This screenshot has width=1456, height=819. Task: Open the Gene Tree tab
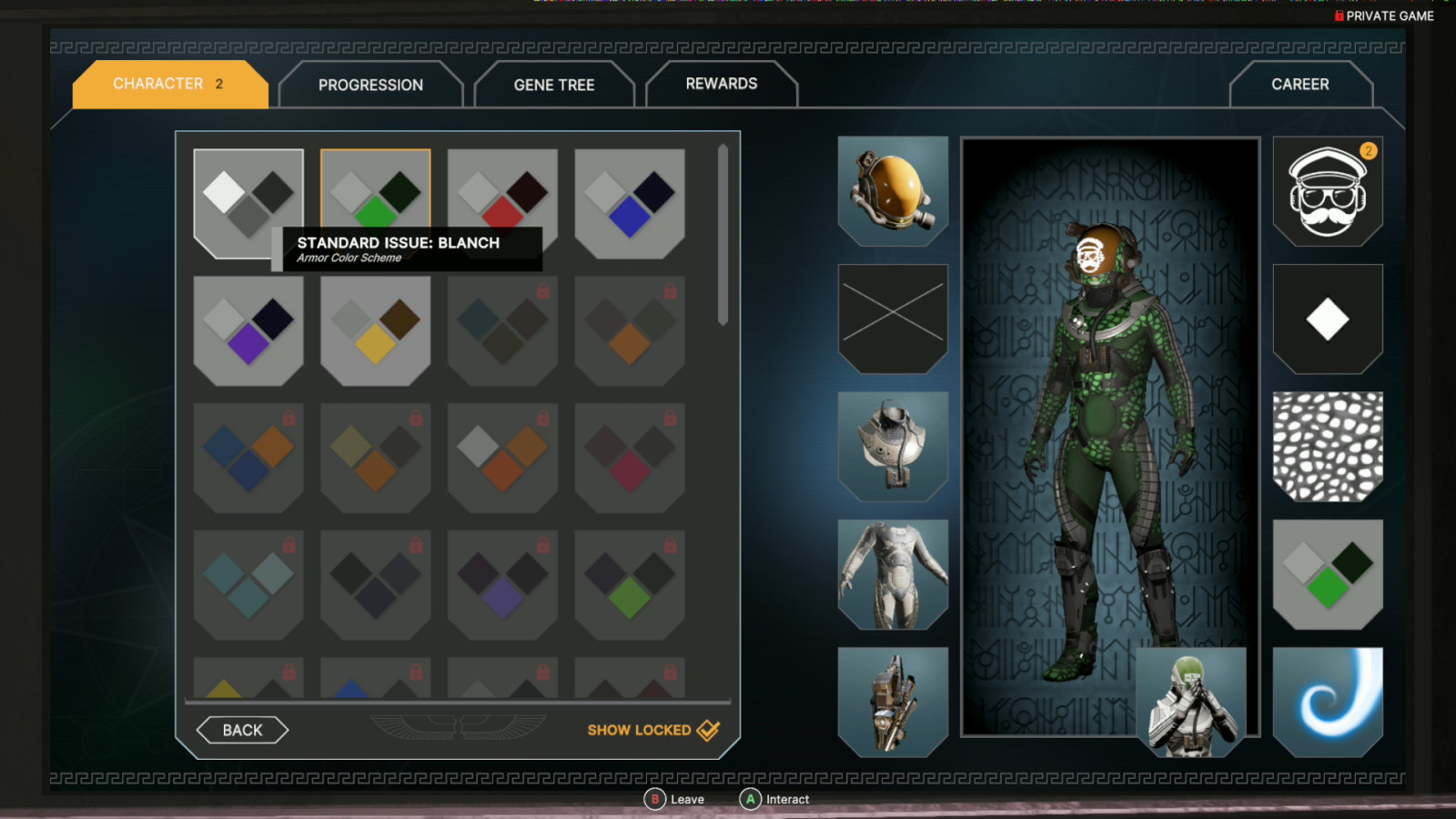[553, 85]
